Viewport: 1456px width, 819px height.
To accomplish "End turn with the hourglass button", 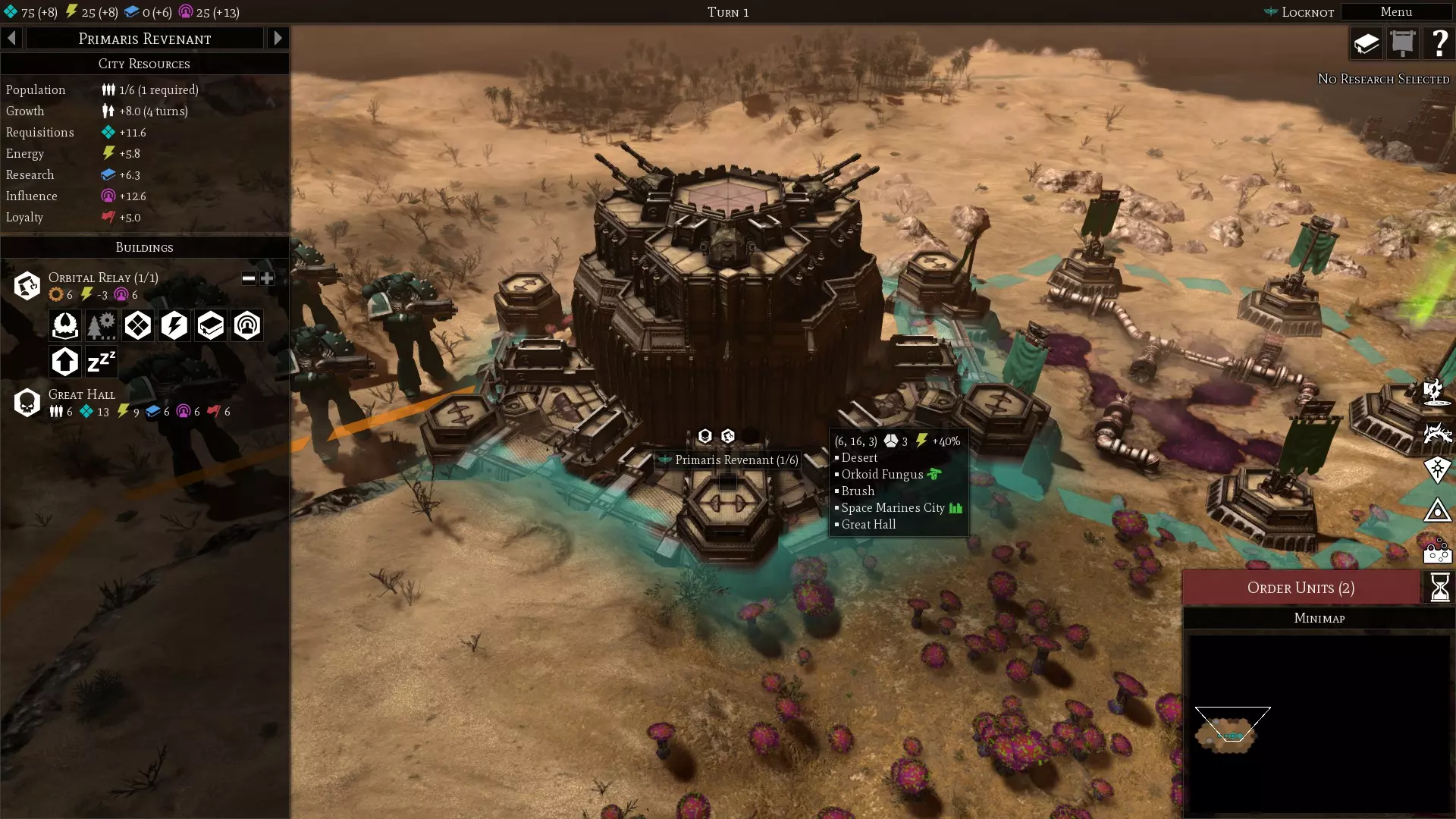I will (x=1439, y=588).
